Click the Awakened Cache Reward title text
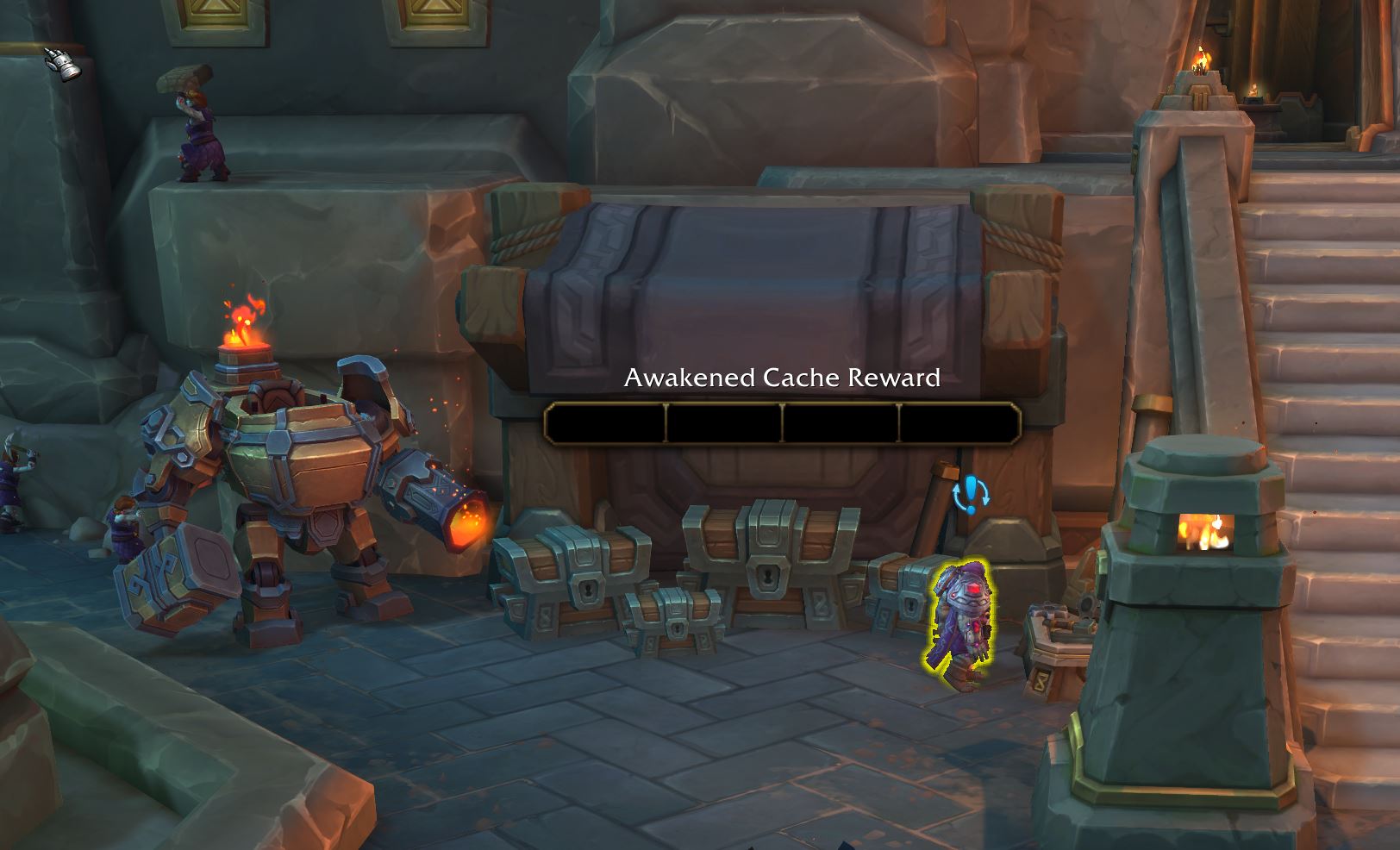The width and height of the screenshot is (1400, 850). (x=781, y=378)
